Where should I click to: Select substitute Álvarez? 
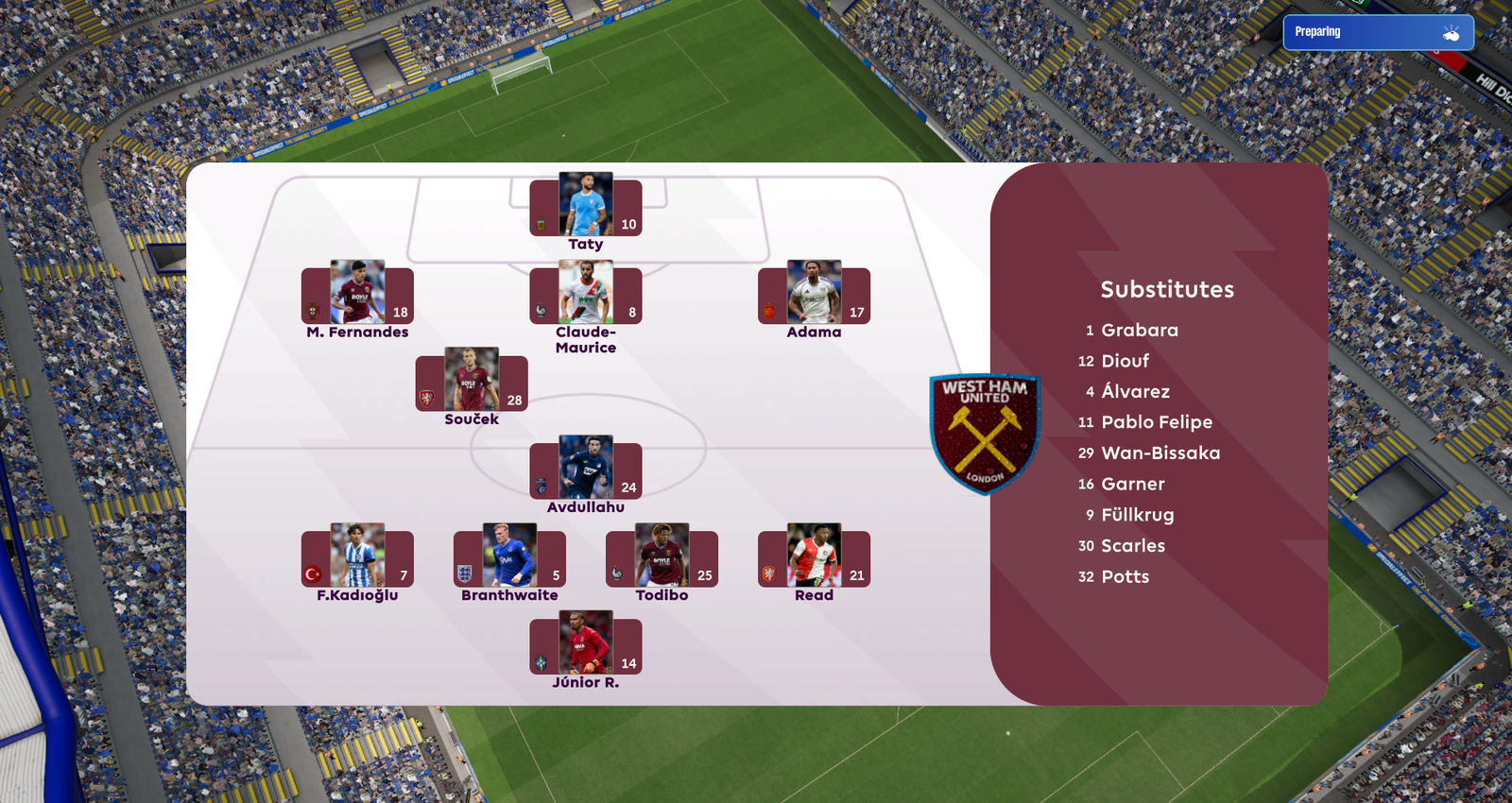coord(1135,392)
